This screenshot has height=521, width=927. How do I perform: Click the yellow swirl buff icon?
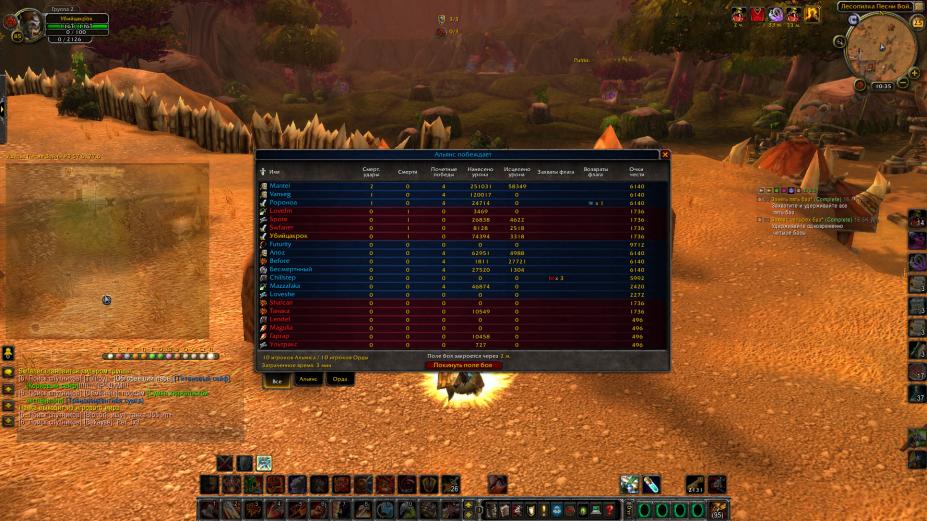click(x=812, y=14)
